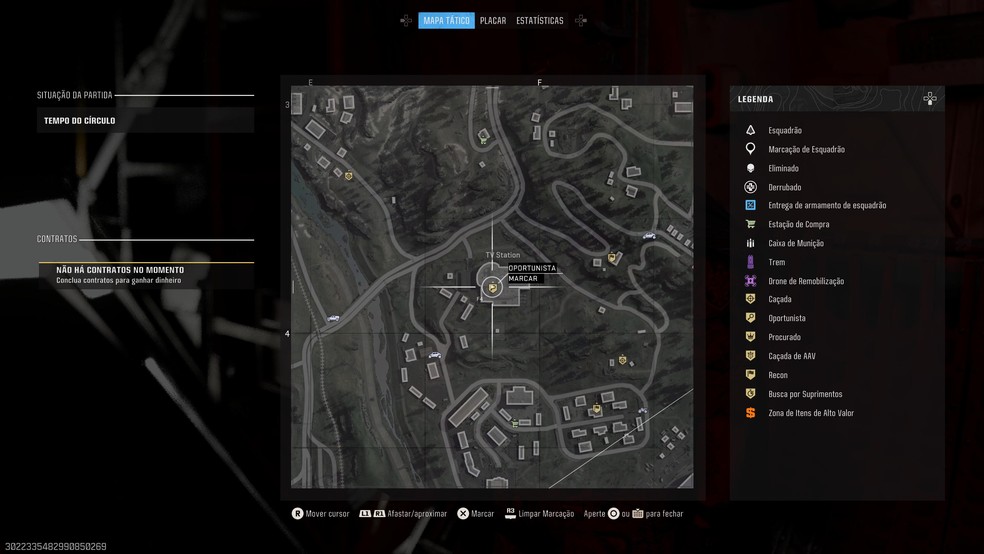
Task: Select the Drone de Remobilização legend row
Action: (805, 281)
